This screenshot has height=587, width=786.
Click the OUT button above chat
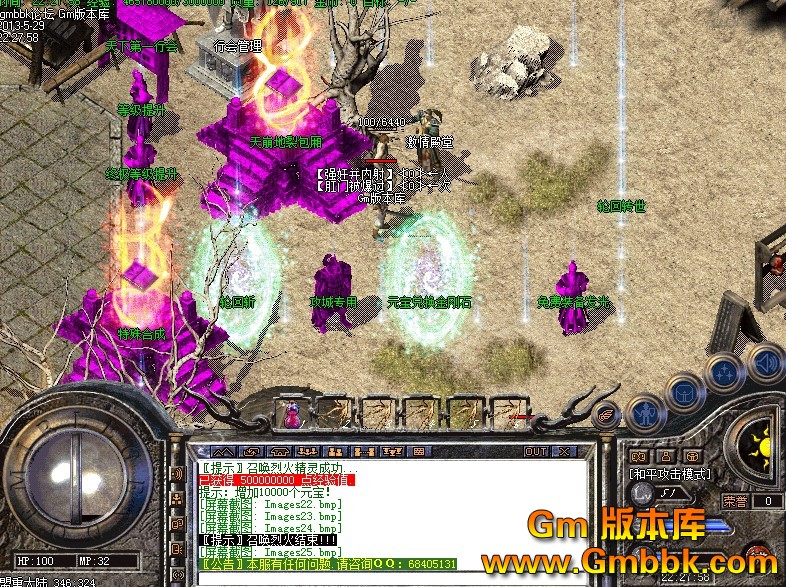[x=536, y=452]
